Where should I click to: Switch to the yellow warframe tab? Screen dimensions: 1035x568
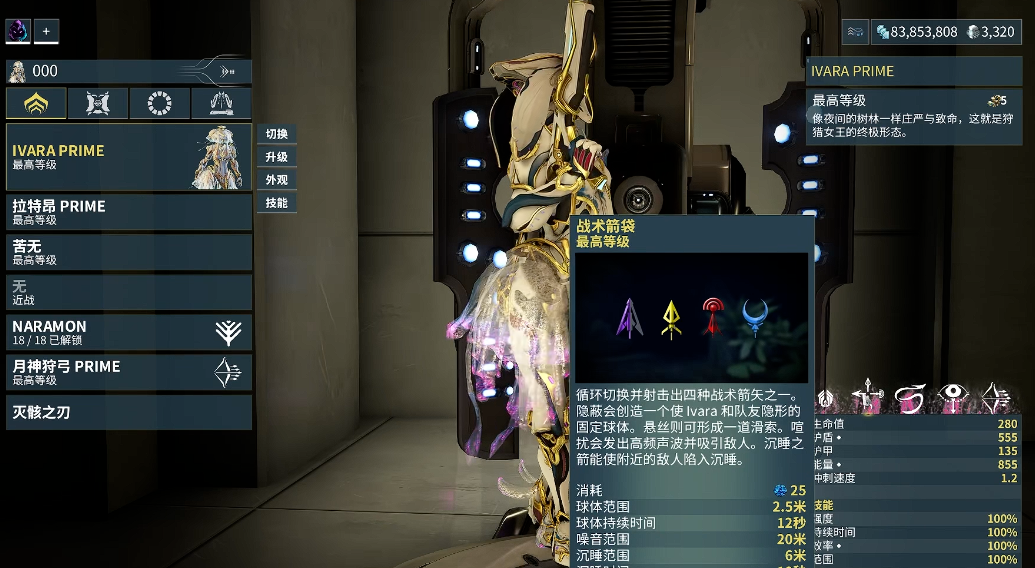click(36, 103)
